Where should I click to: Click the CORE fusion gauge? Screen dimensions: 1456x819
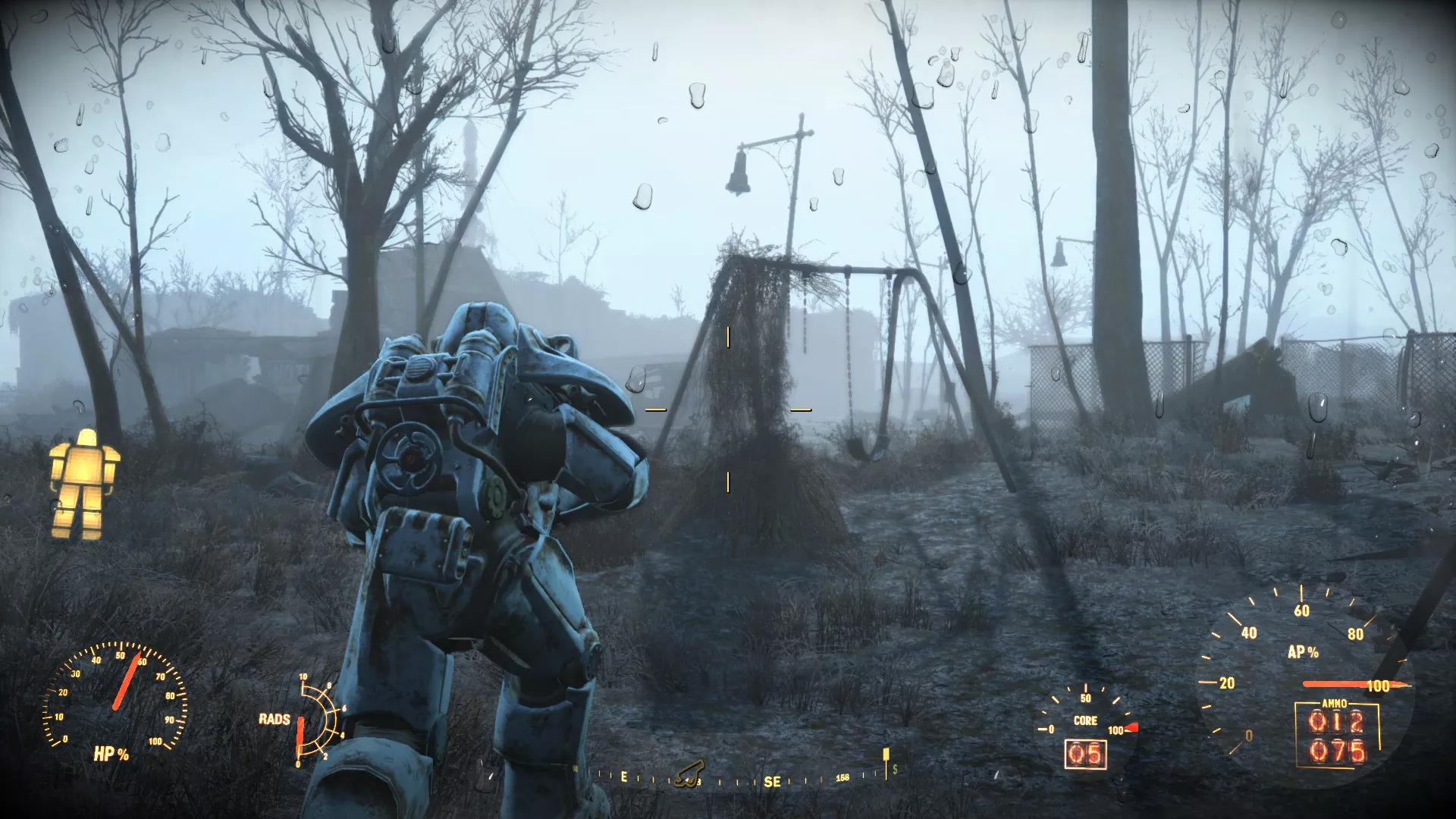1084,720
